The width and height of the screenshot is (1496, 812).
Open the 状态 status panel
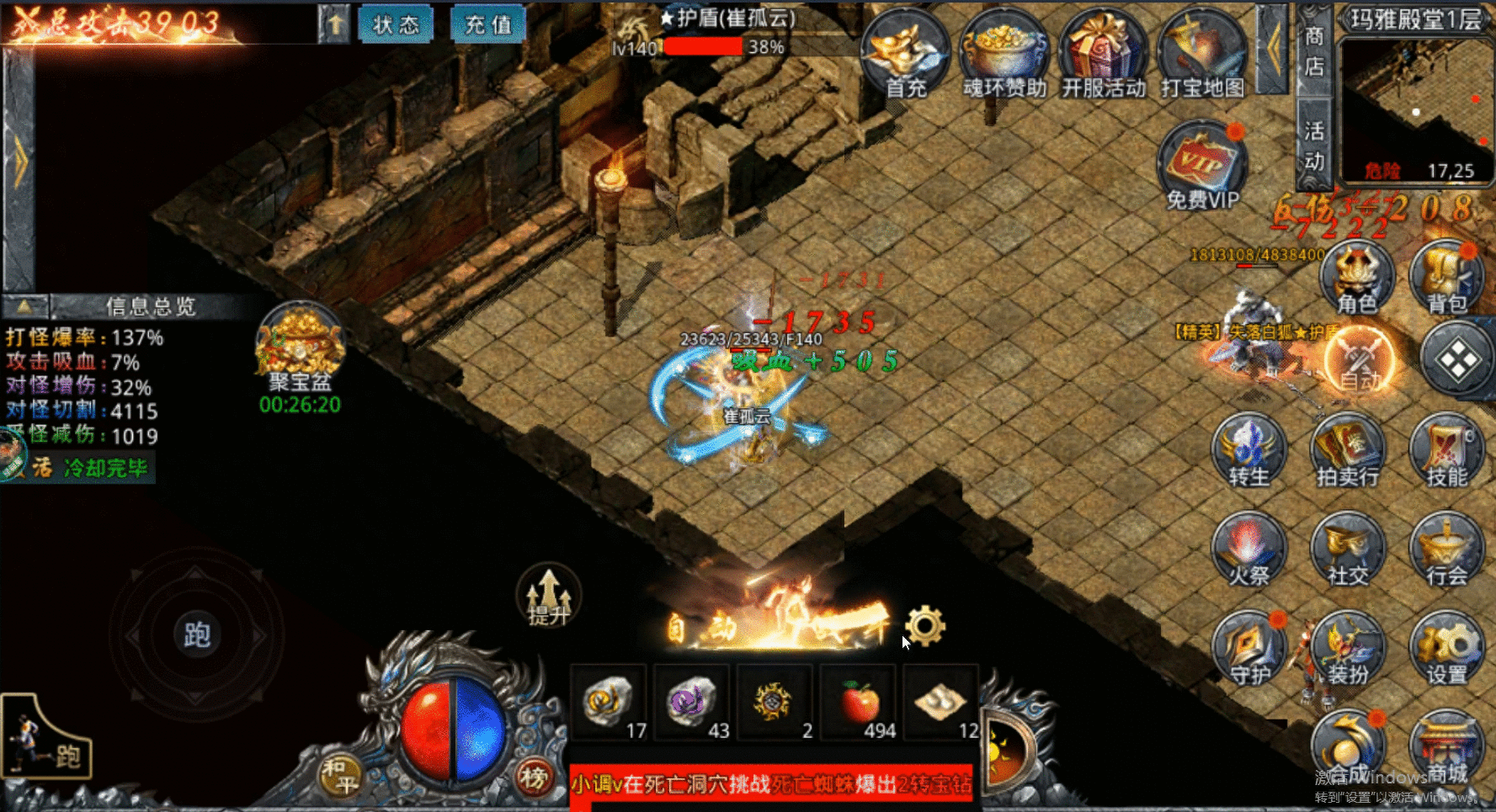point(395,24)
